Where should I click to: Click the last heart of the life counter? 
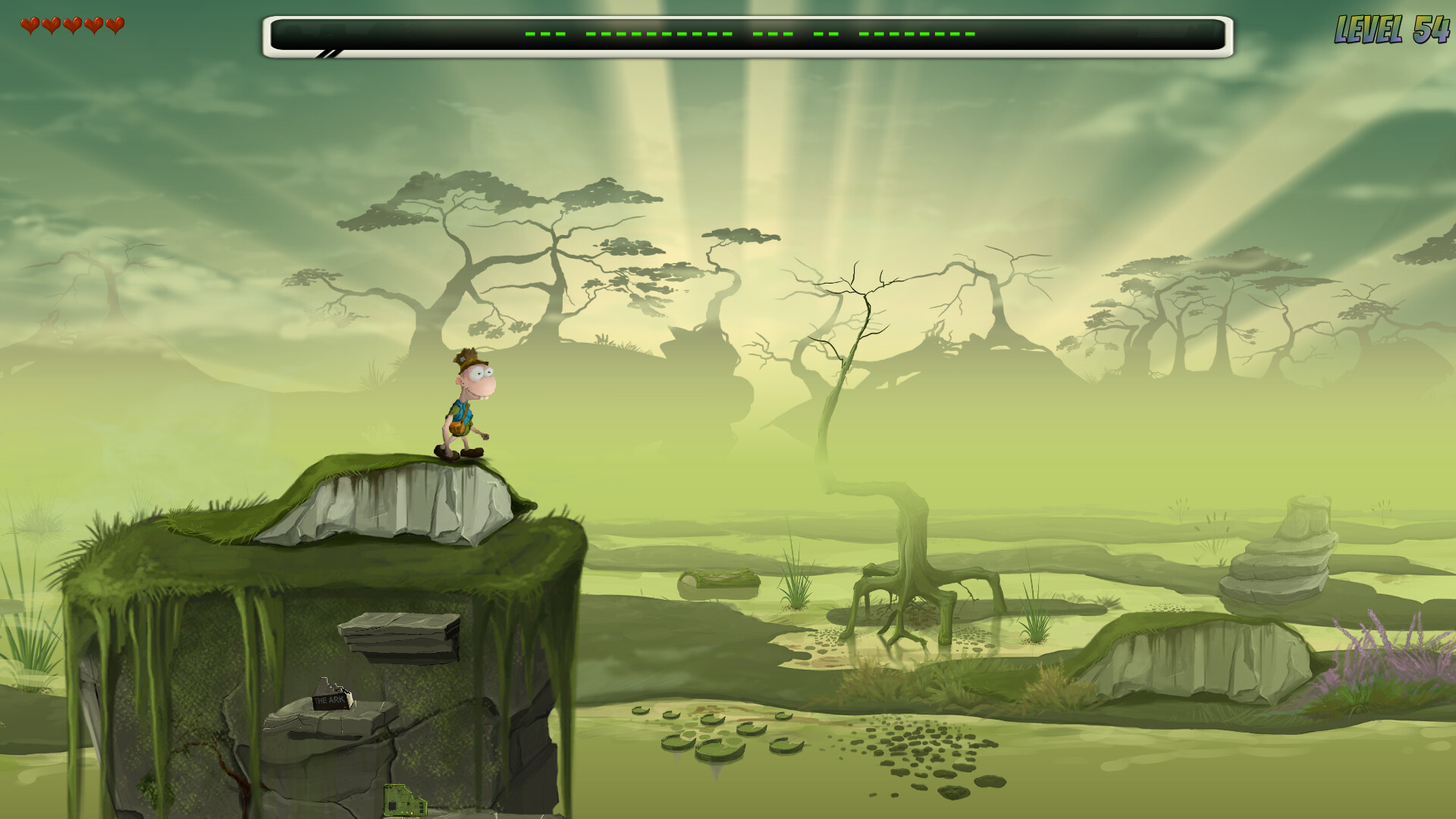point(114,24)
